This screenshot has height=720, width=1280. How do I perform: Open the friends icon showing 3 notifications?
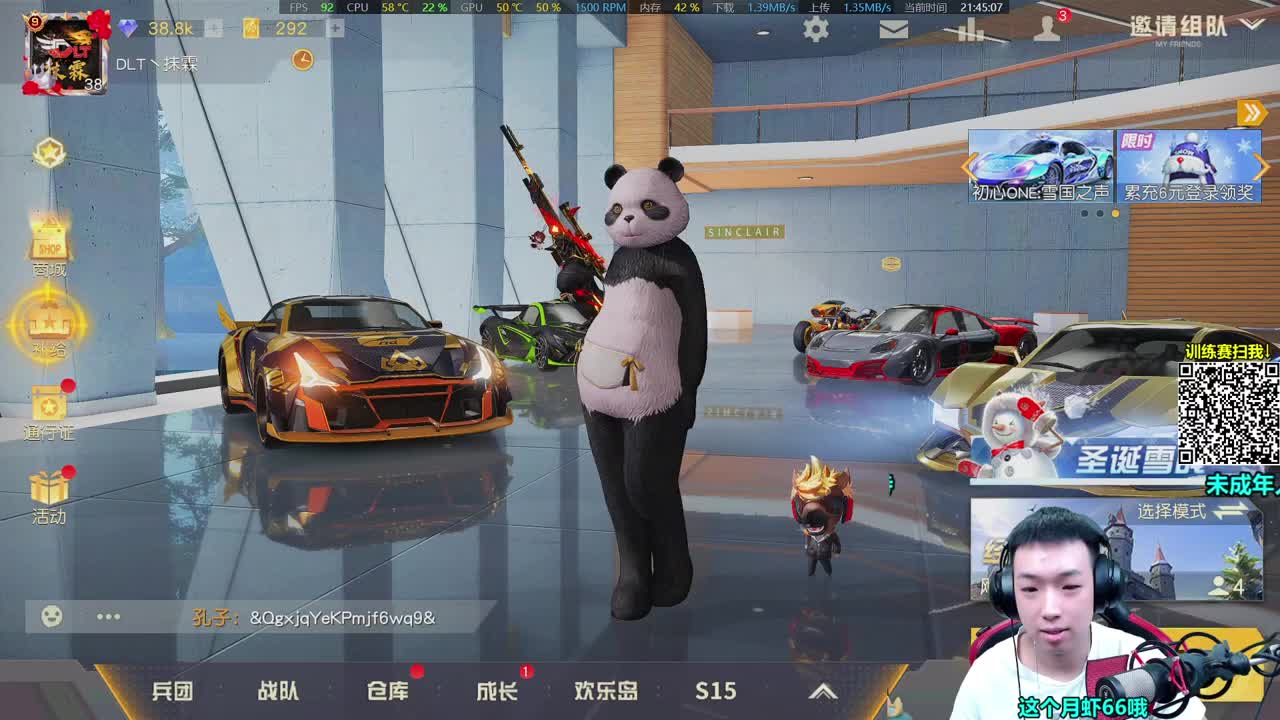click(x=1048, y=31)
